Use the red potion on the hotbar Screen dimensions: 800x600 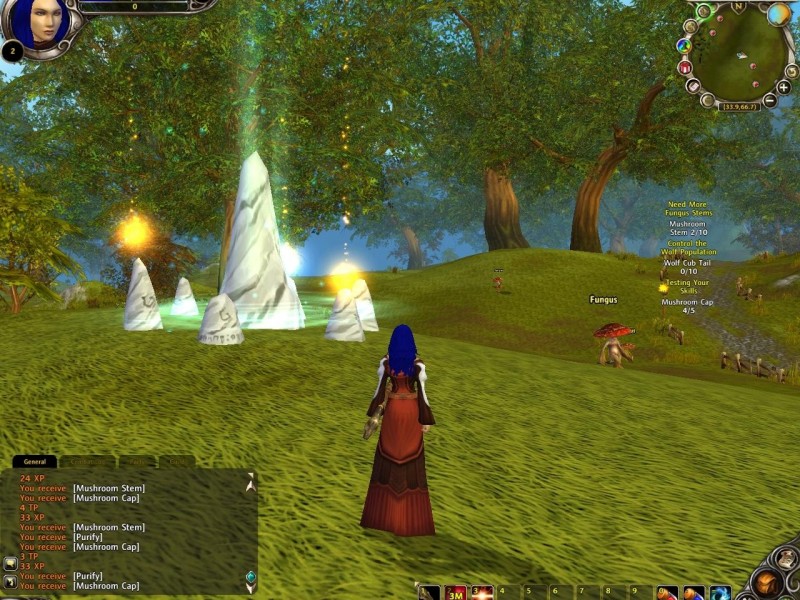[x=667, y=594]
